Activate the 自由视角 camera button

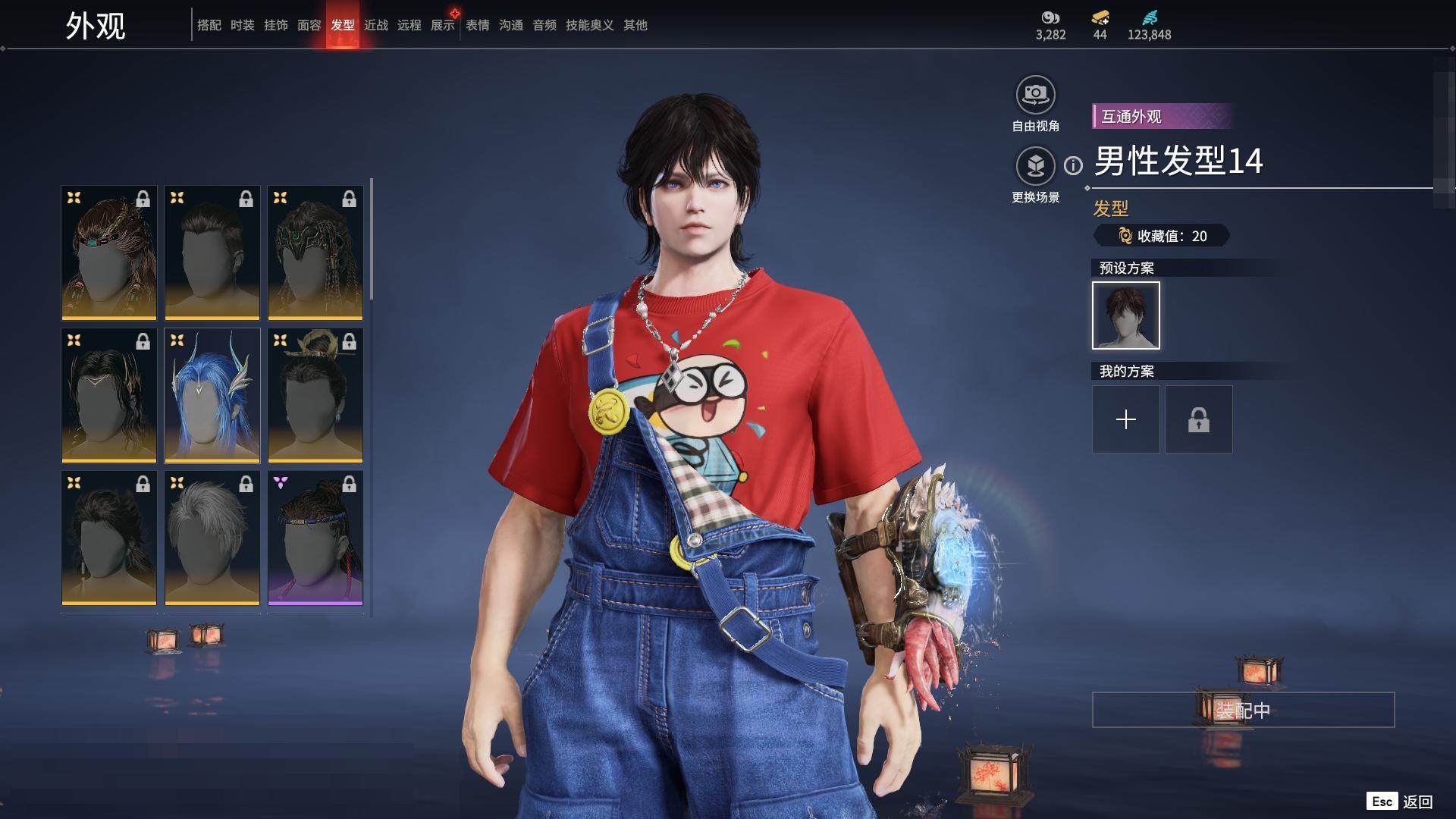pyautogui.click(x=1035, y=96)
